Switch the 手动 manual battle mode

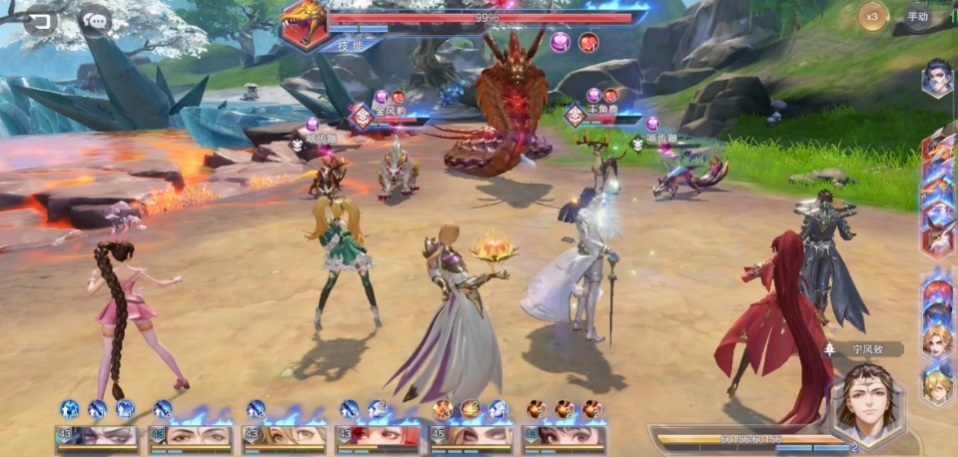coord(917,16)
